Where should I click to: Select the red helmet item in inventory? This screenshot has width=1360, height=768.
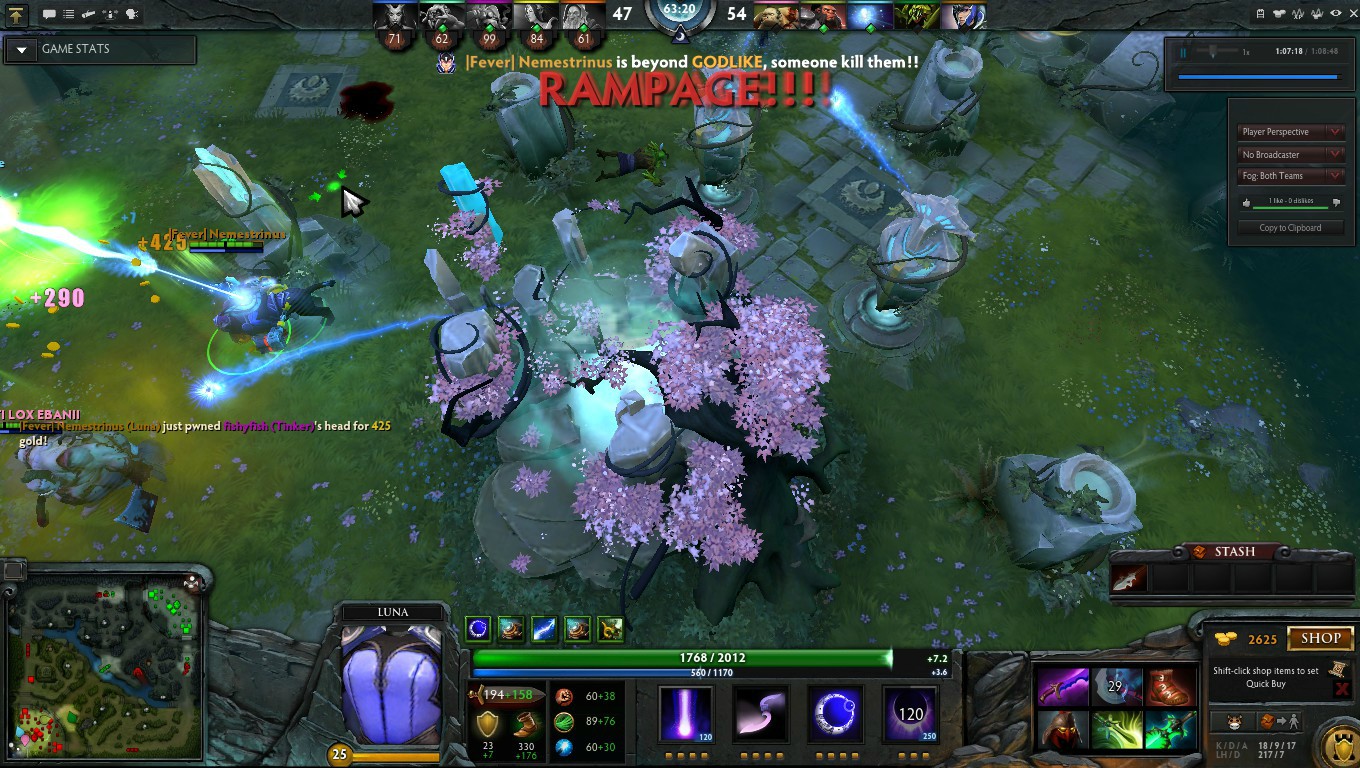(1062, 730)
